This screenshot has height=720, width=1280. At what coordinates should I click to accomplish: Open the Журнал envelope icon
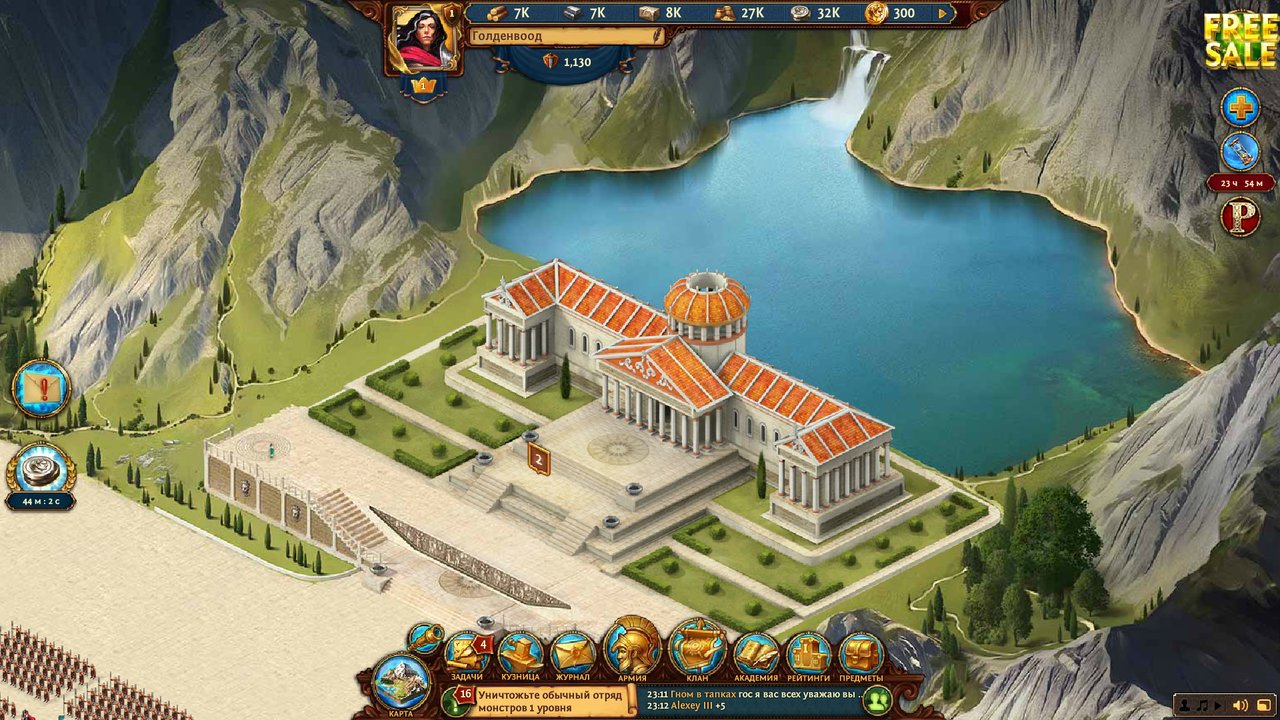[573, 653]
